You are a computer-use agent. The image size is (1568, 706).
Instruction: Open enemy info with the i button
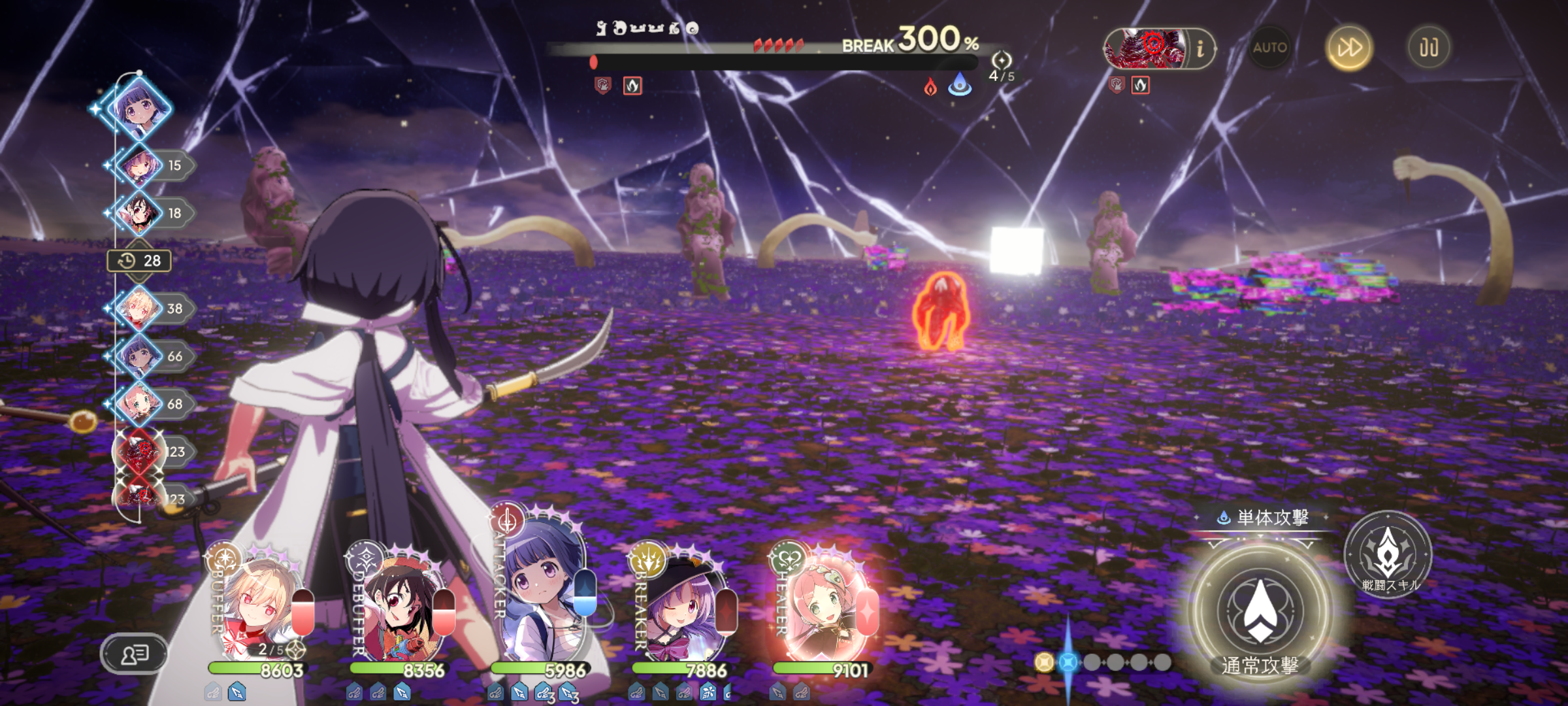tap(1200, 49)
